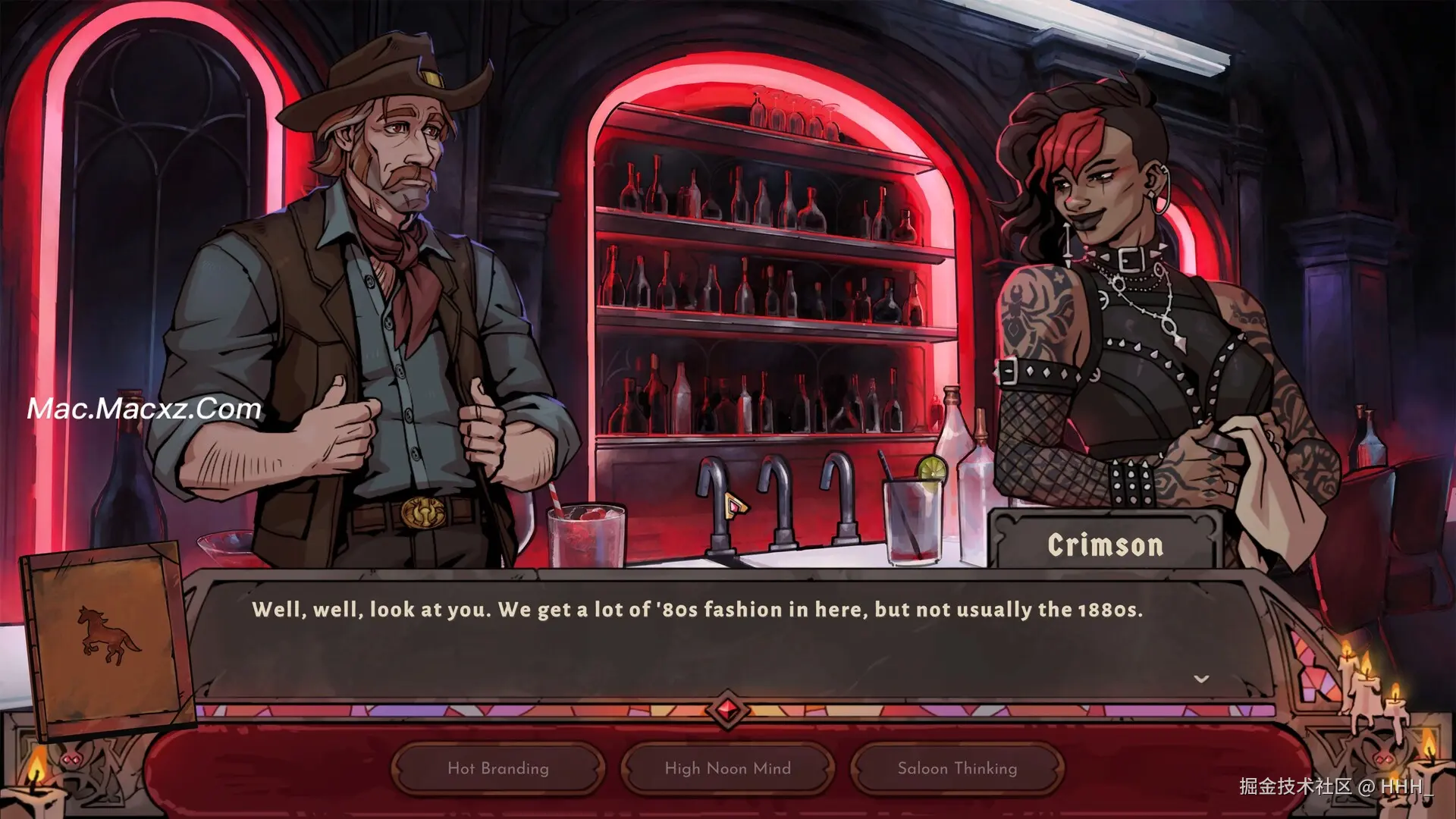Image resolution: width=1456 pixels, height=819 pixels.
Task: Pick the Saloon Thinking response
Action: [957, 768]
